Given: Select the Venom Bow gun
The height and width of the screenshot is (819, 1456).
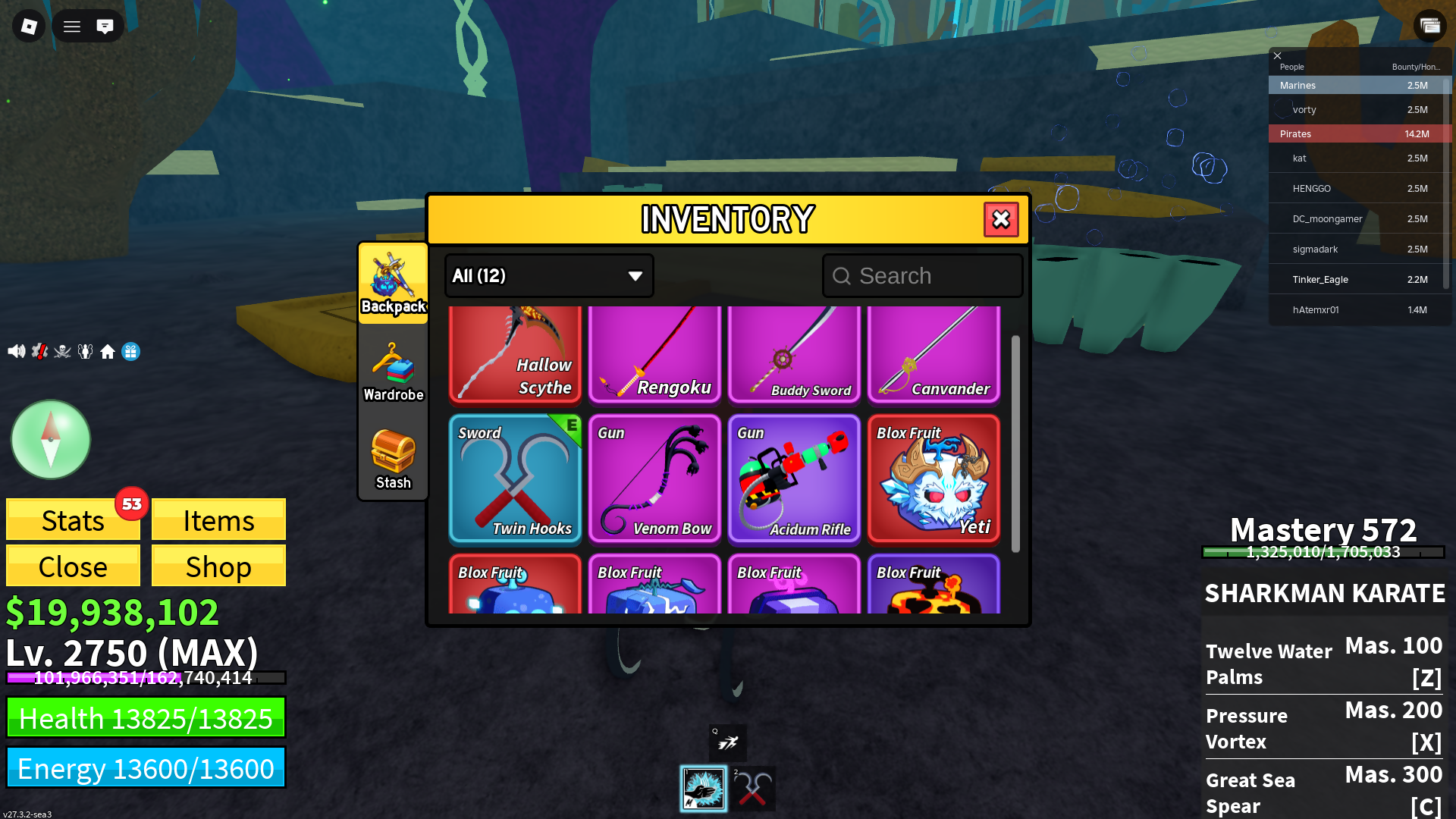Looking at the screenshot, I should tap(654, 479).
